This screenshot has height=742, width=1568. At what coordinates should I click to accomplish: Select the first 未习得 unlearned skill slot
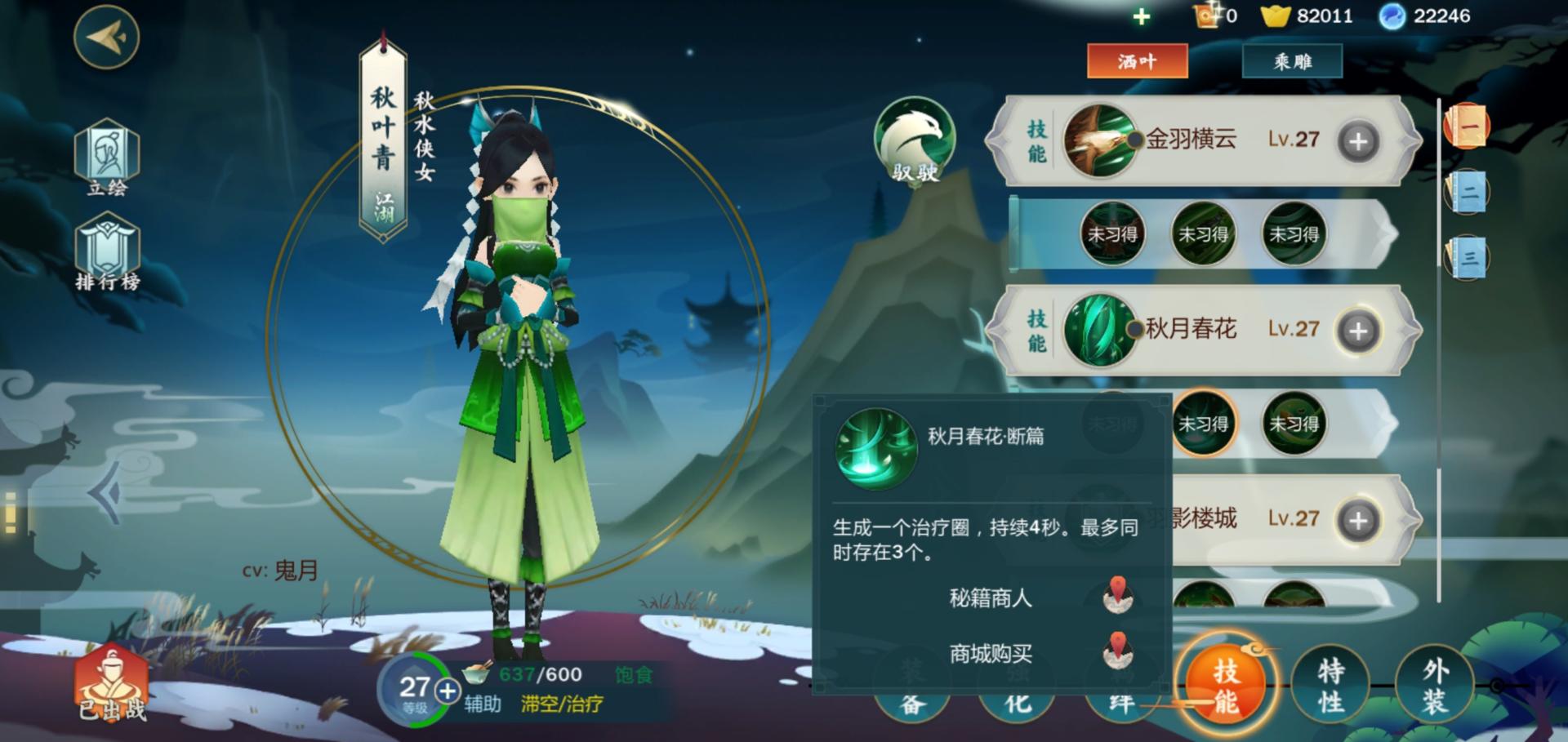[x=1112, y=234]
